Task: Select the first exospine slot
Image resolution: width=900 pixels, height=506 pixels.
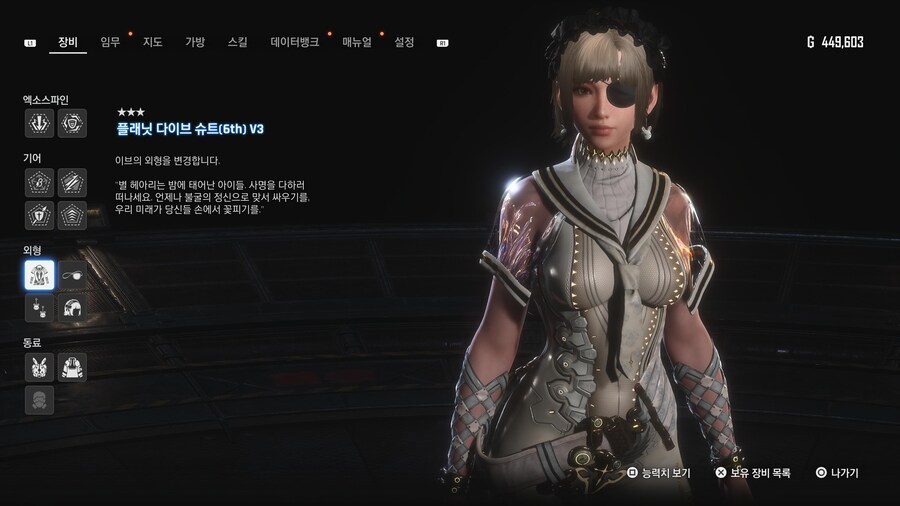Action: point(39,123)
